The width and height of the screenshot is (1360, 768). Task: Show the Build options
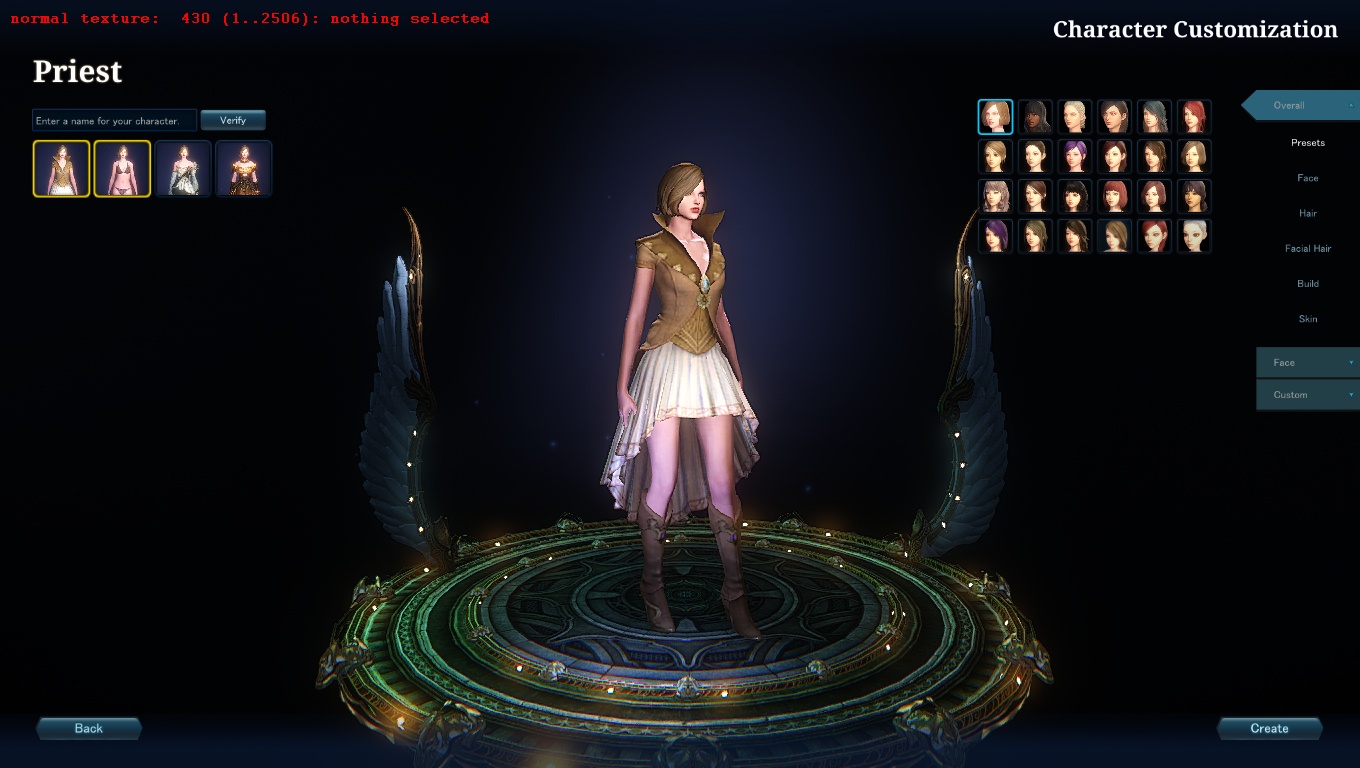[1307, 284]
